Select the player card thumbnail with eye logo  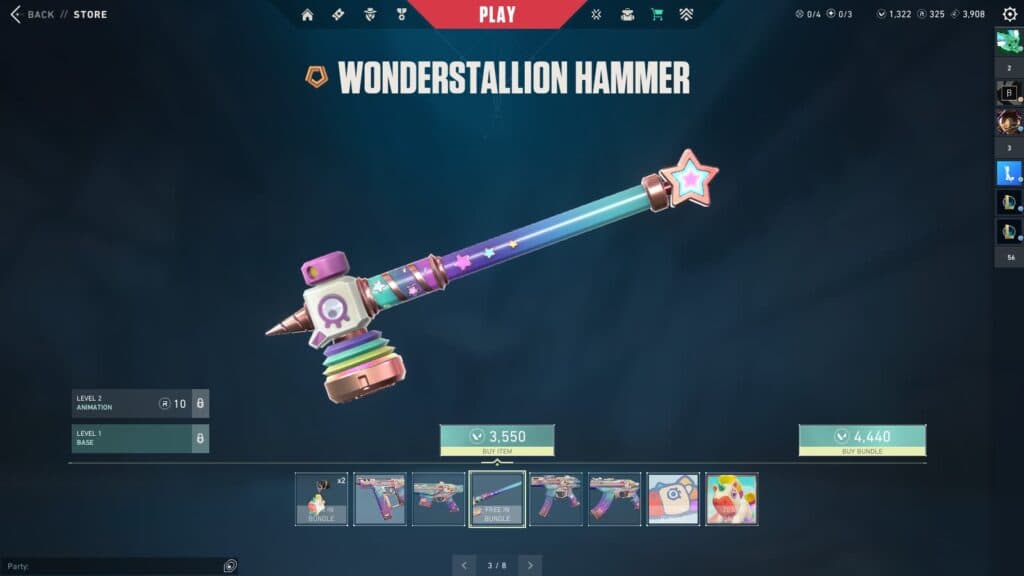[x=673, y=499]
